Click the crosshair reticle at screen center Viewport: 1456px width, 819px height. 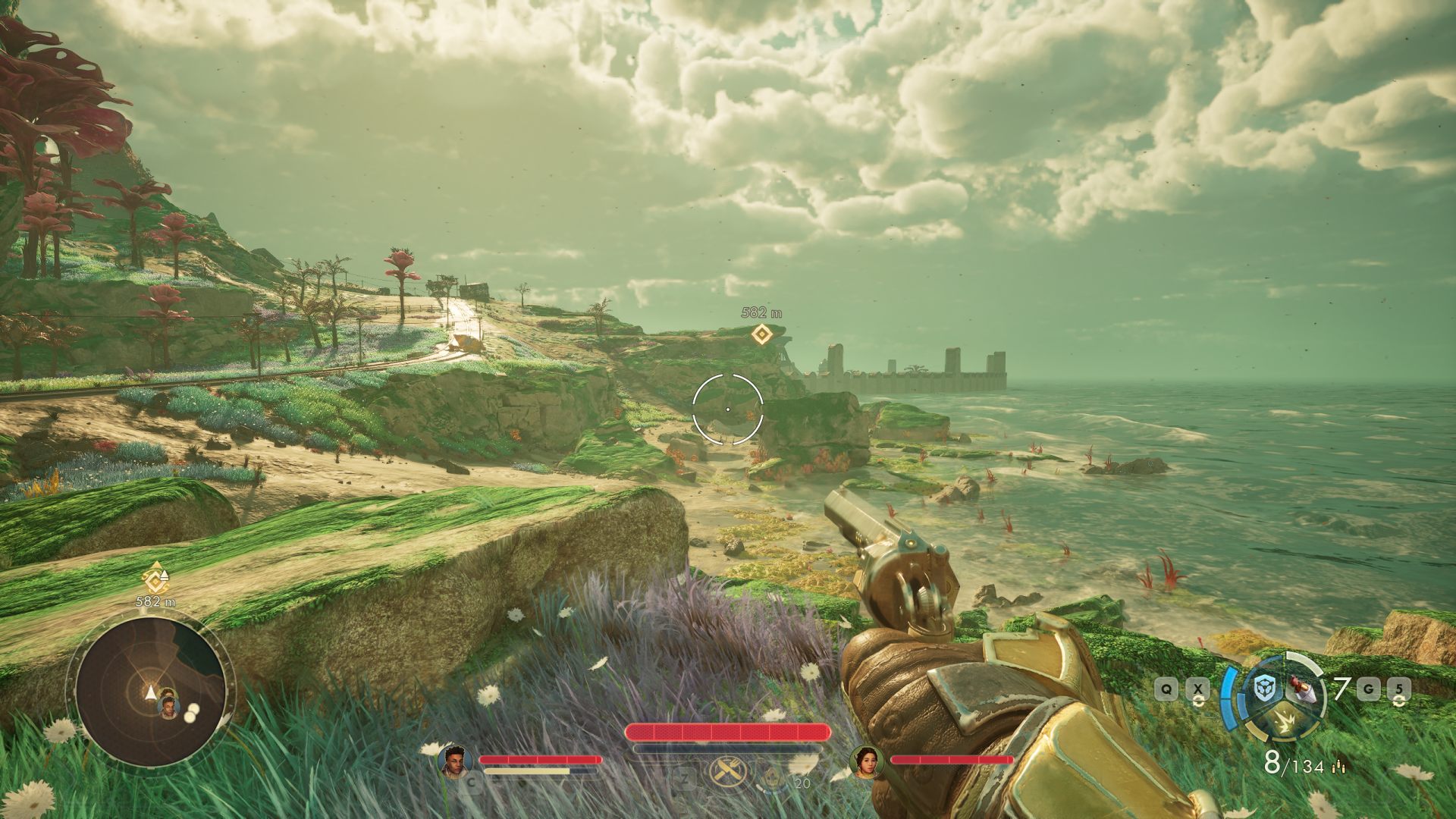[x=728, y=408]
